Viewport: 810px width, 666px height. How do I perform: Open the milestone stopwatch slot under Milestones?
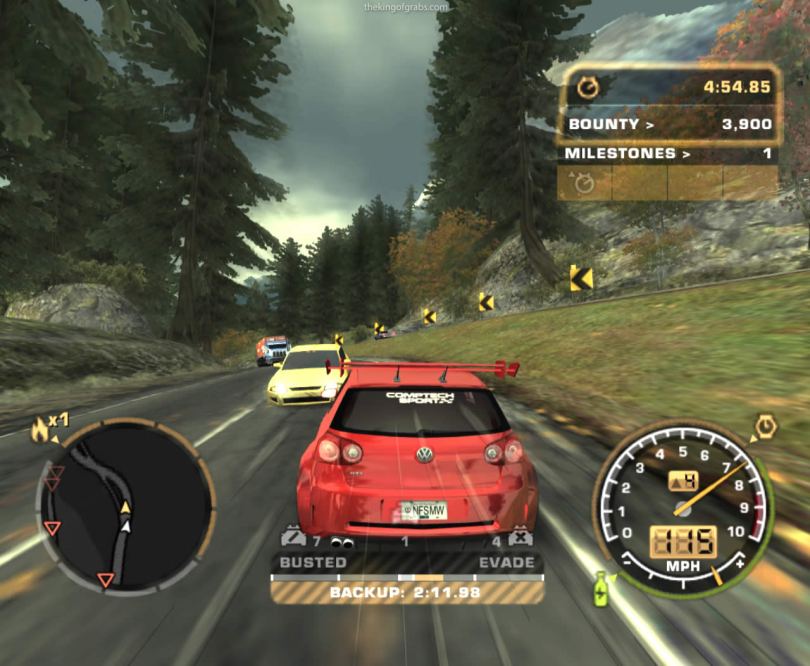click(x=583, y=183)
